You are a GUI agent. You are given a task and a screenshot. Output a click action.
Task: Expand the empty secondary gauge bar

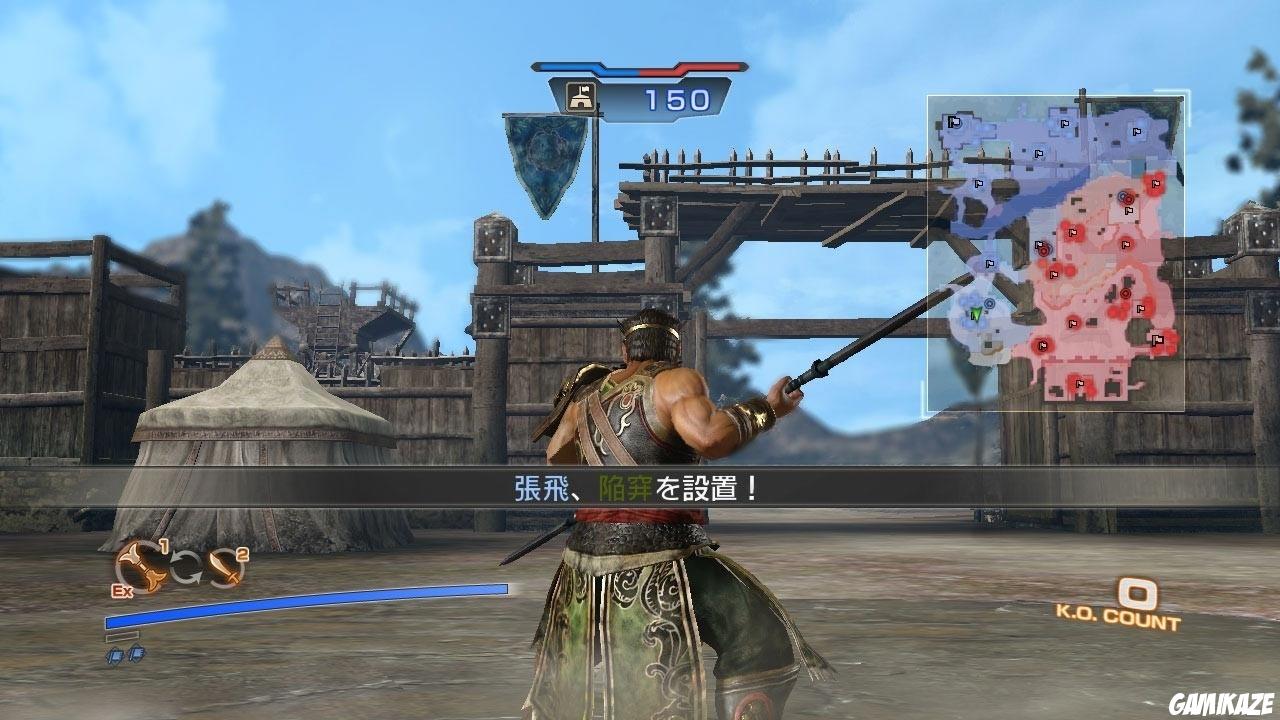tap(123, 635)
